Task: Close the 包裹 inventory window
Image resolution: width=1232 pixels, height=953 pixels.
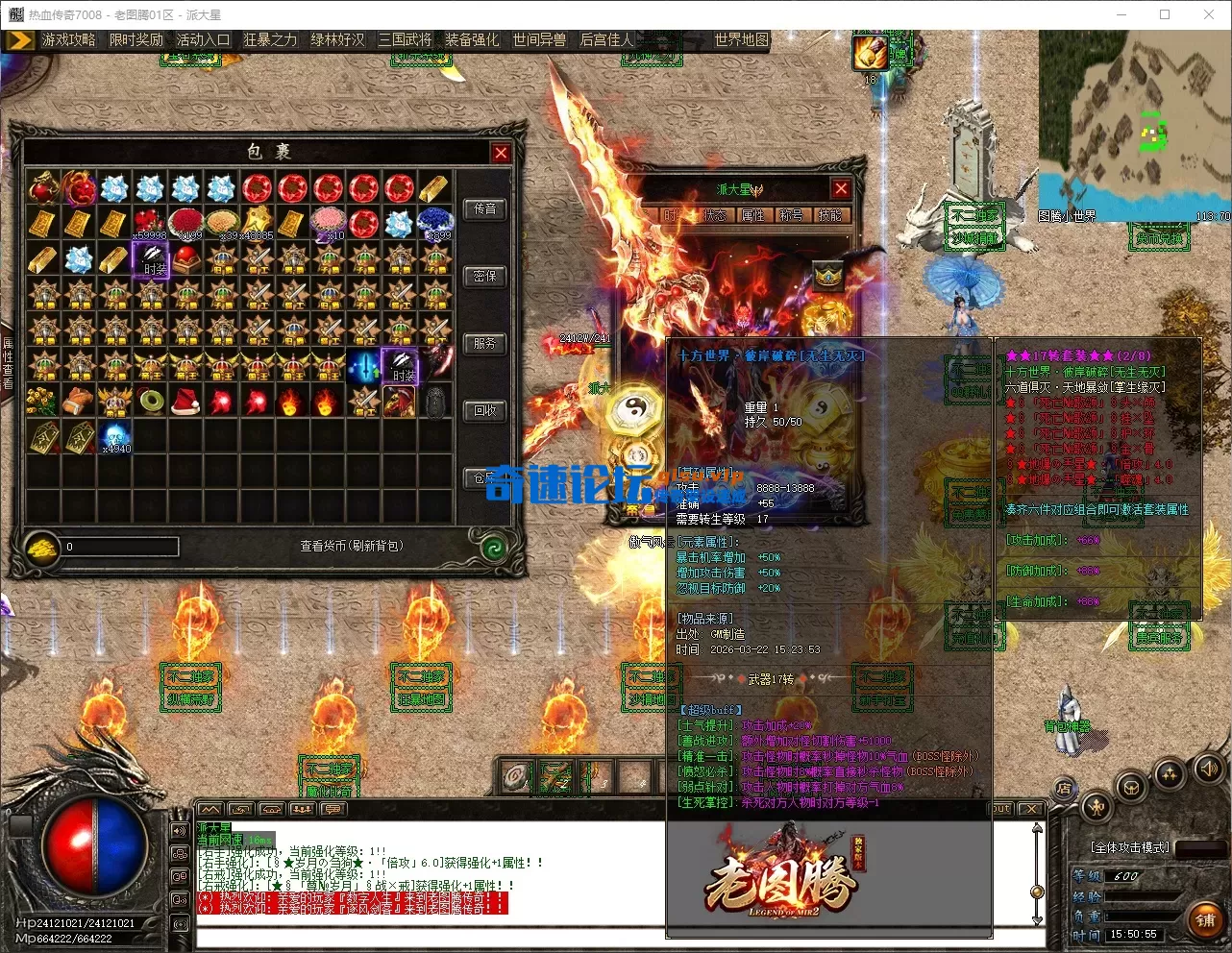Action: pos(501,153)
